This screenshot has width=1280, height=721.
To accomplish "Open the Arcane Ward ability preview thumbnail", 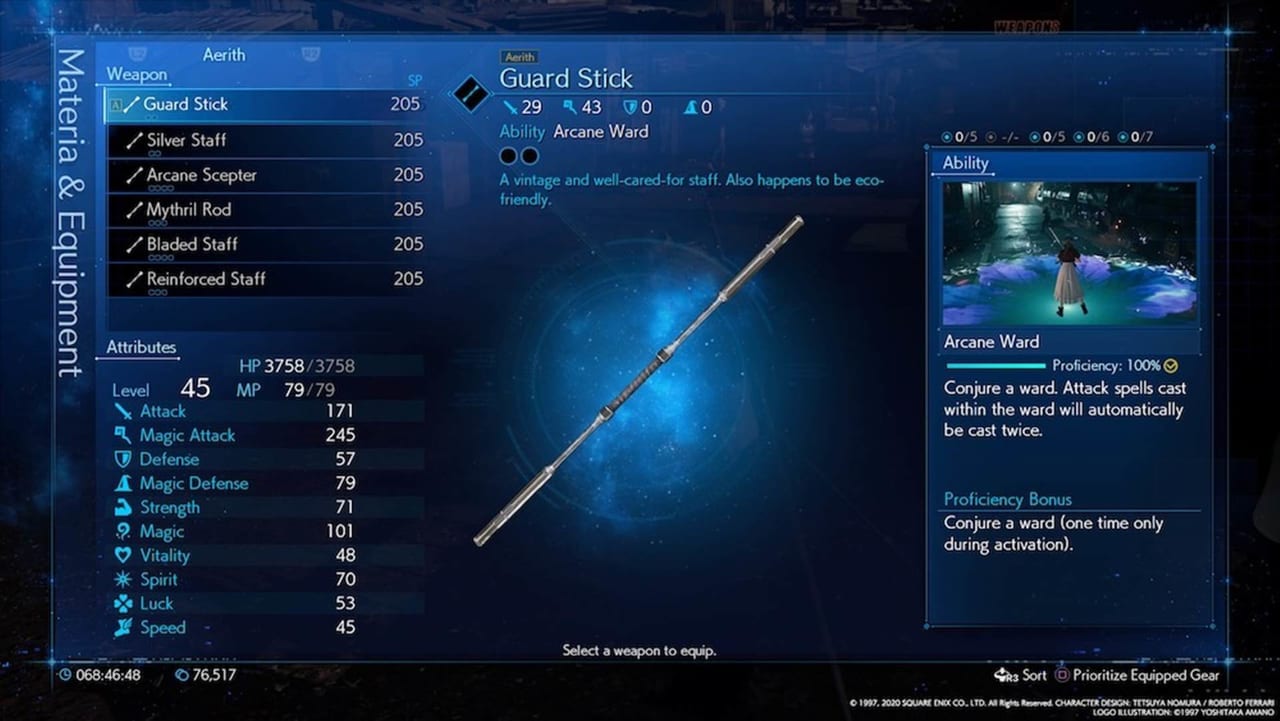I will click(1070, 253).
